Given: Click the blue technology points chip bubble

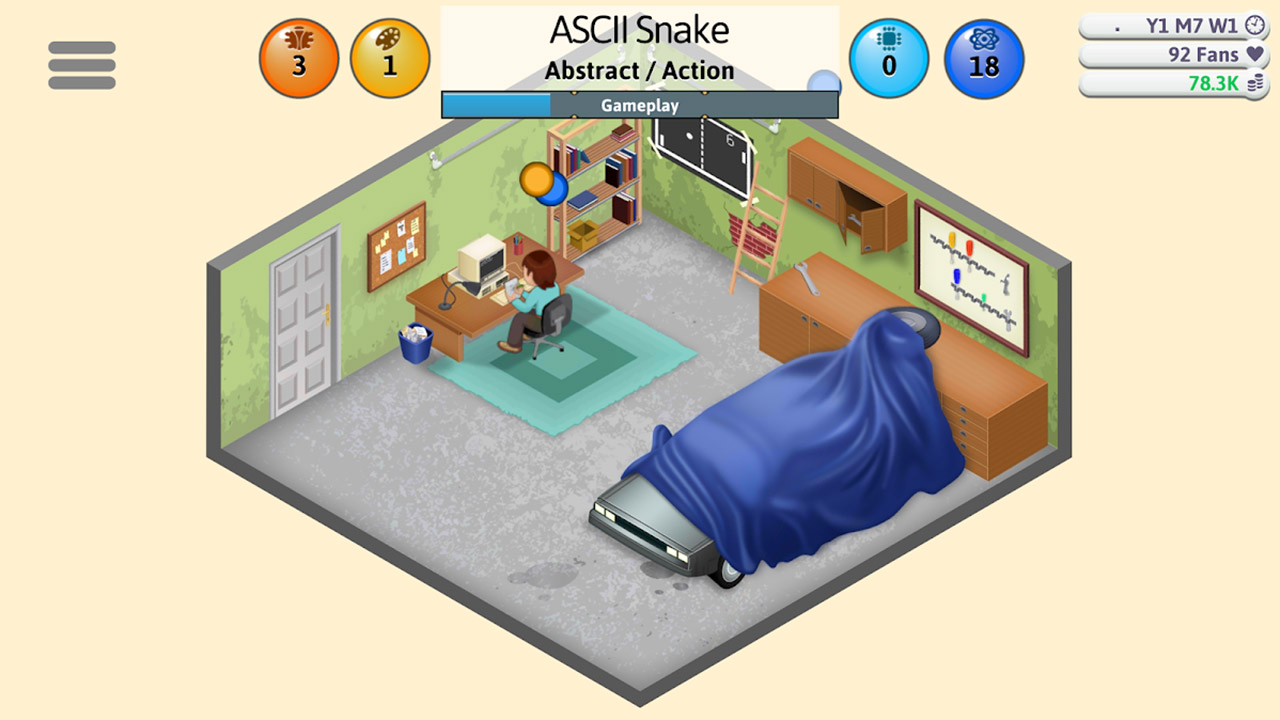Looking at the screenshot, I should coord(888,58).
